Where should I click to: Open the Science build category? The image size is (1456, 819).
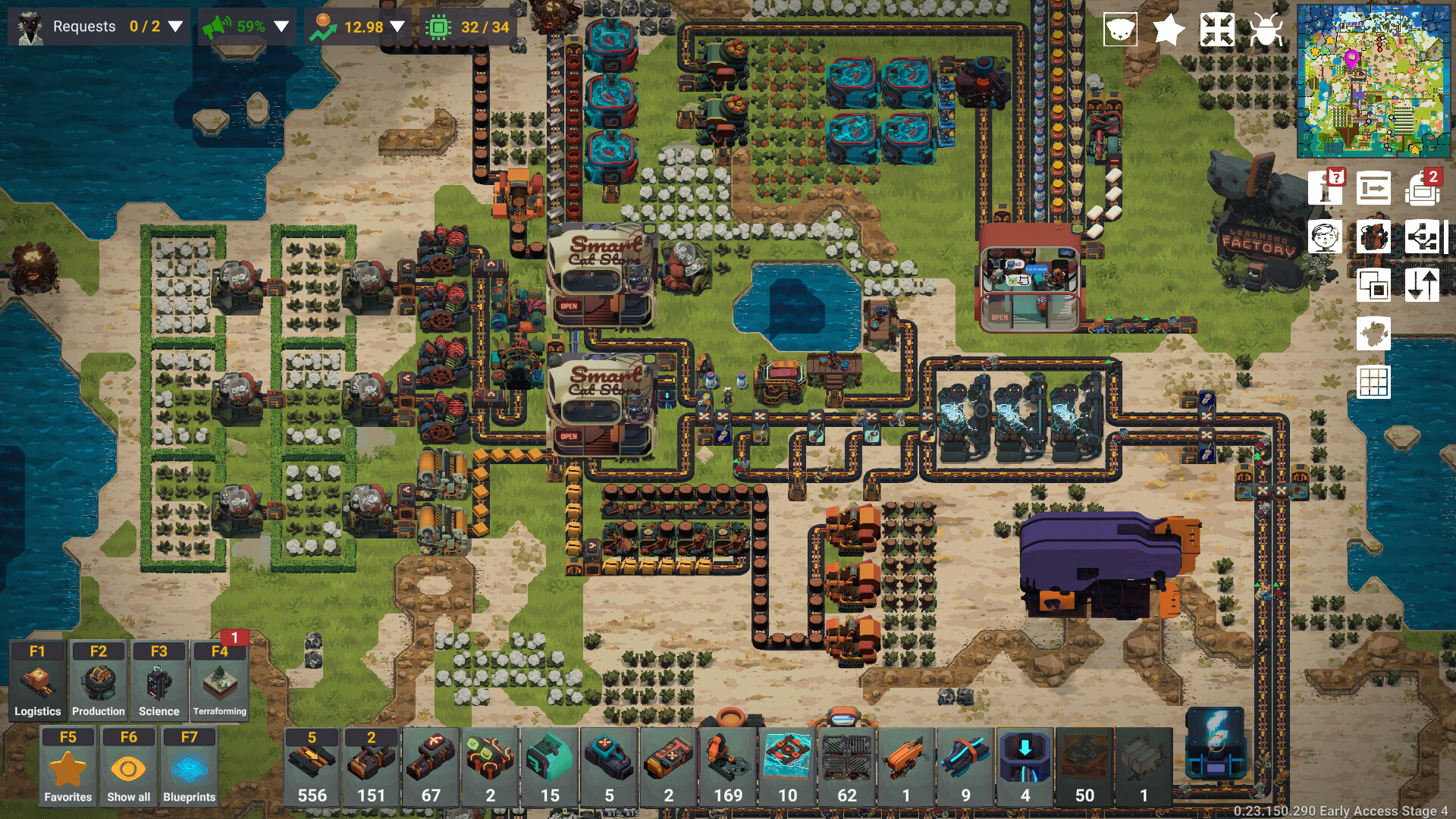158,681
